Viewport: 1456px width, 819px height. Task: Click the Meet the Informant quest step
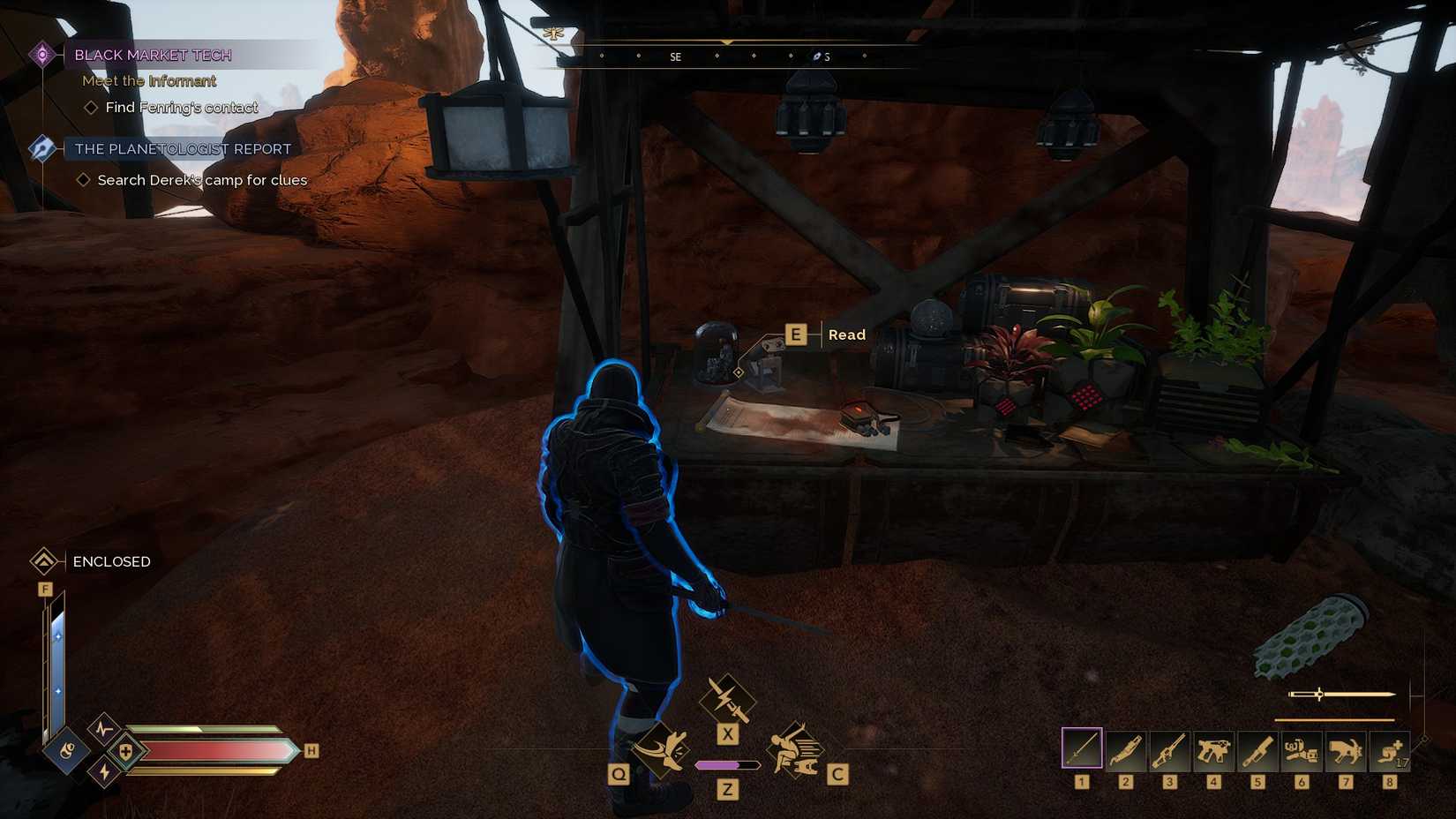tap(149, 80)
